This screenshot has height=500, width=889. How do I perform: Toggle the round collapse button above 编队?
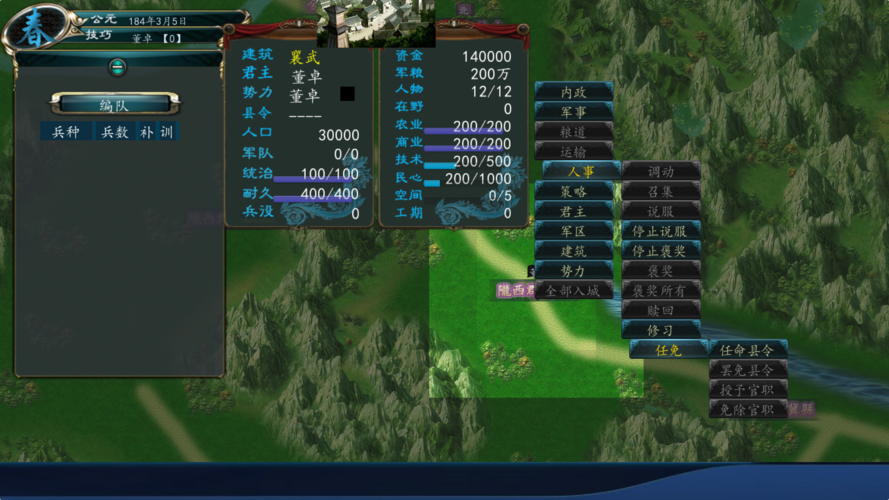coord(118,67)
